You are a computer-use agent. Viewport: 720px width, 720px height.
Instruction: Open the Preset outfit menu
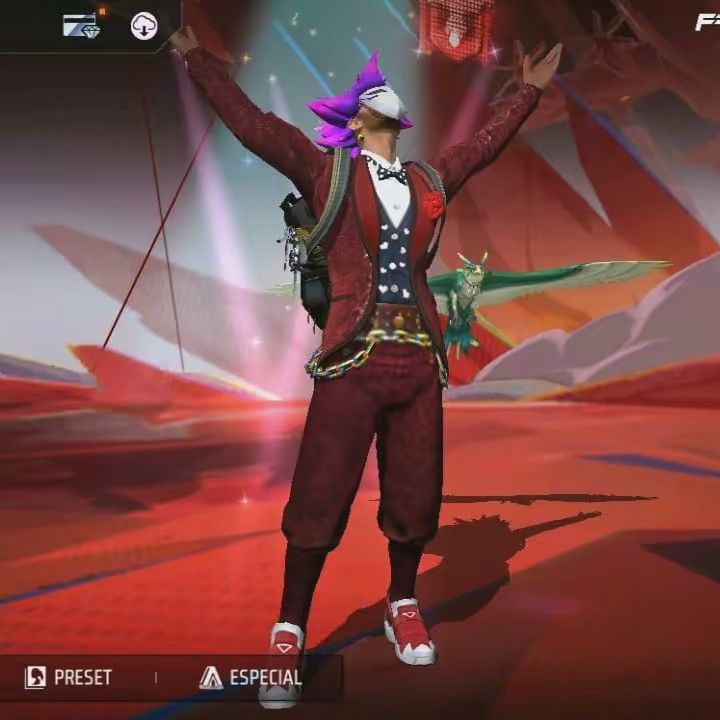click(69, 677)
